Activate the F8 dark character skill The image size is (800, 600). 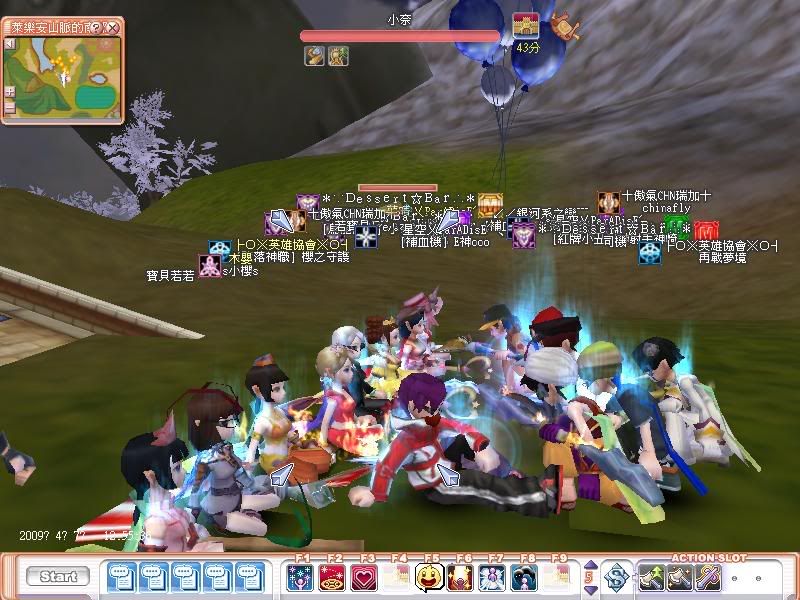click(x=525, y=577)
